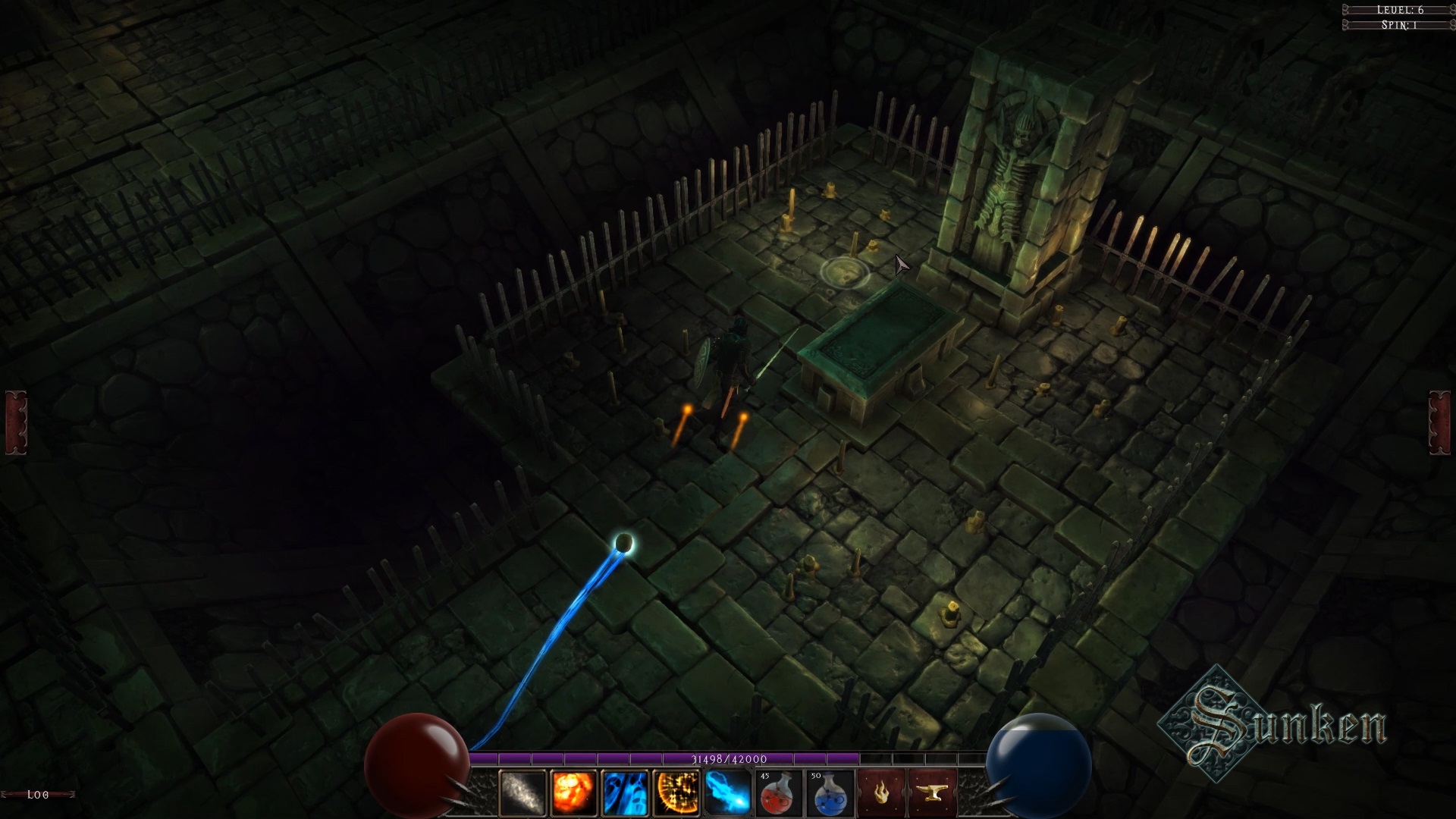Viewport: 1456px width, 819px height.
Task: Trigger the highlighted lightning bolt skill
Action: 726,791
